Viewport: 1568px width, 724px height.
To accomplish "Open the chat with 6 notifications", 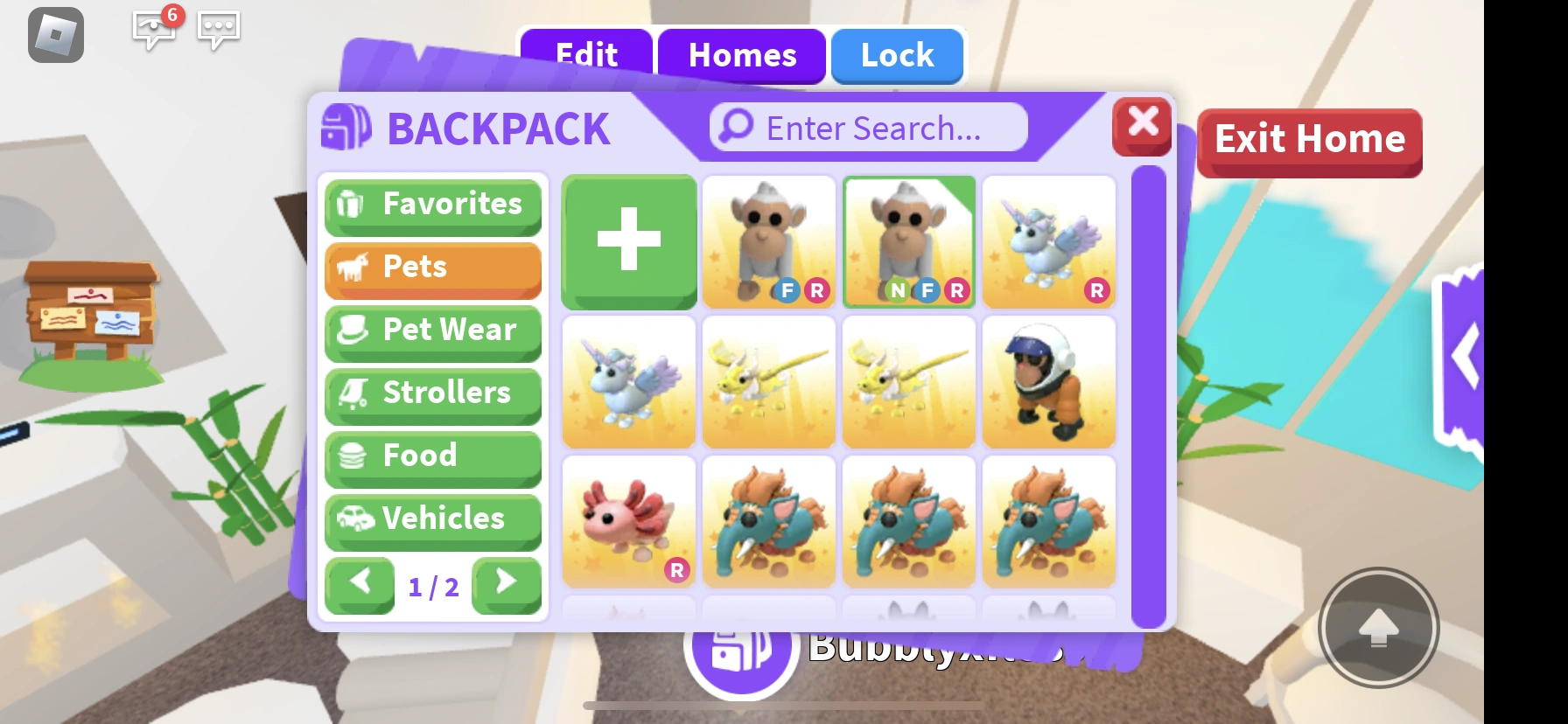I will pos(153,31).
